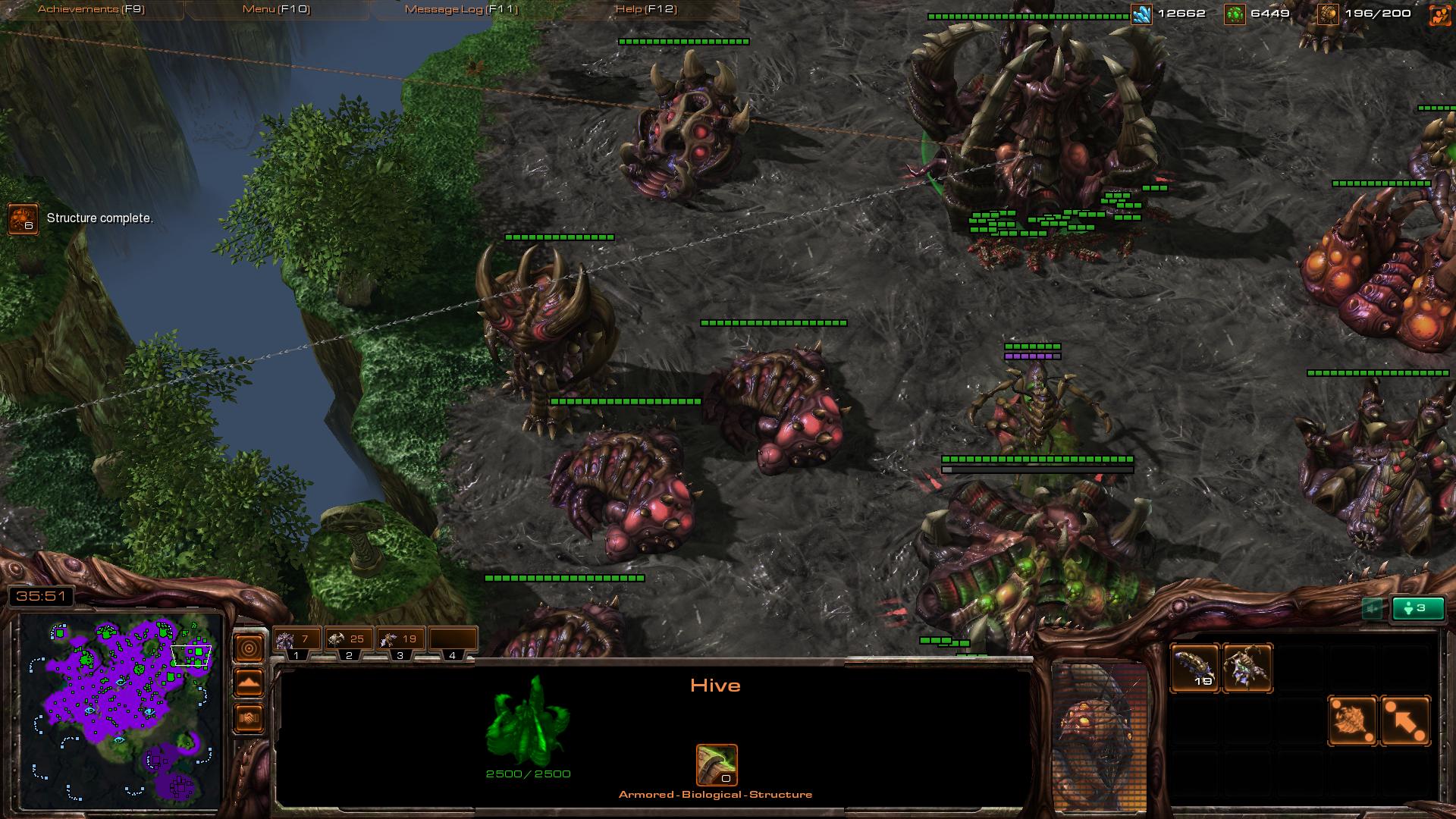This screenshot has height=819, width=1456.
Task: Select empty control group 4
Action: pyautogui.click(x=453, y=641)
